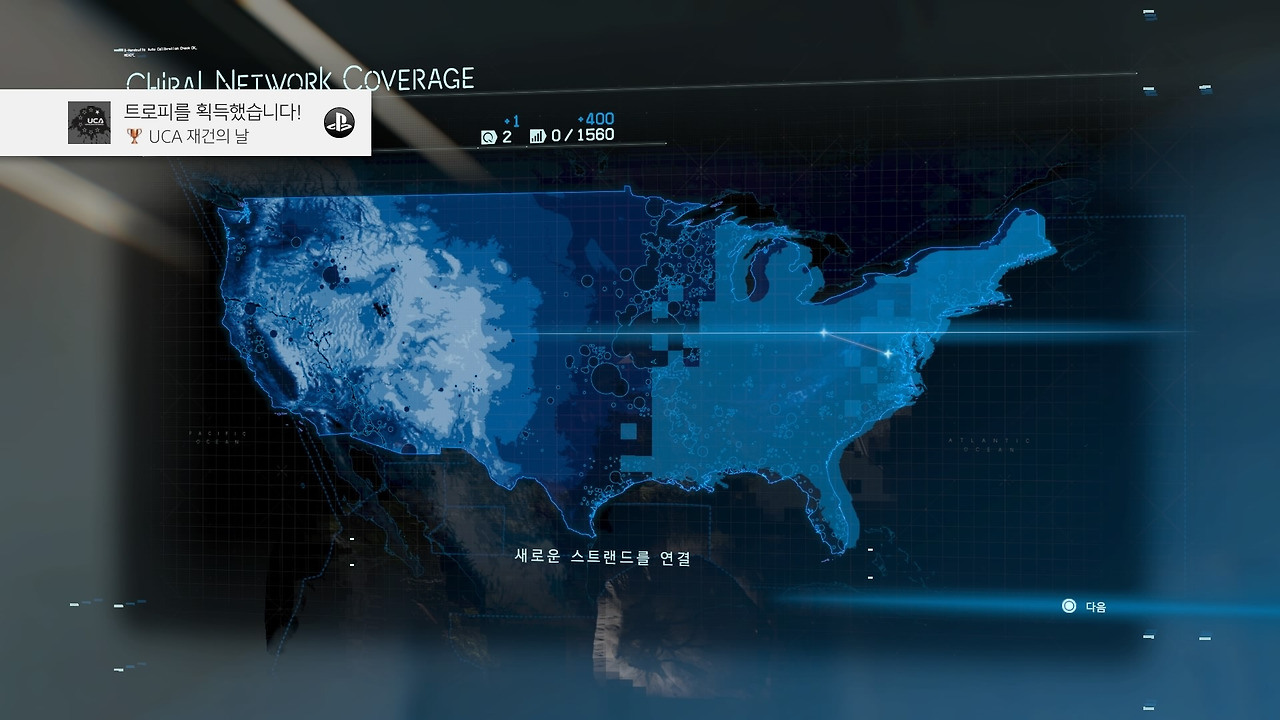Toggle the 다음 circle button
Image resolution: width=1280 pixels, height=720 pixels.
point(1068,605)
